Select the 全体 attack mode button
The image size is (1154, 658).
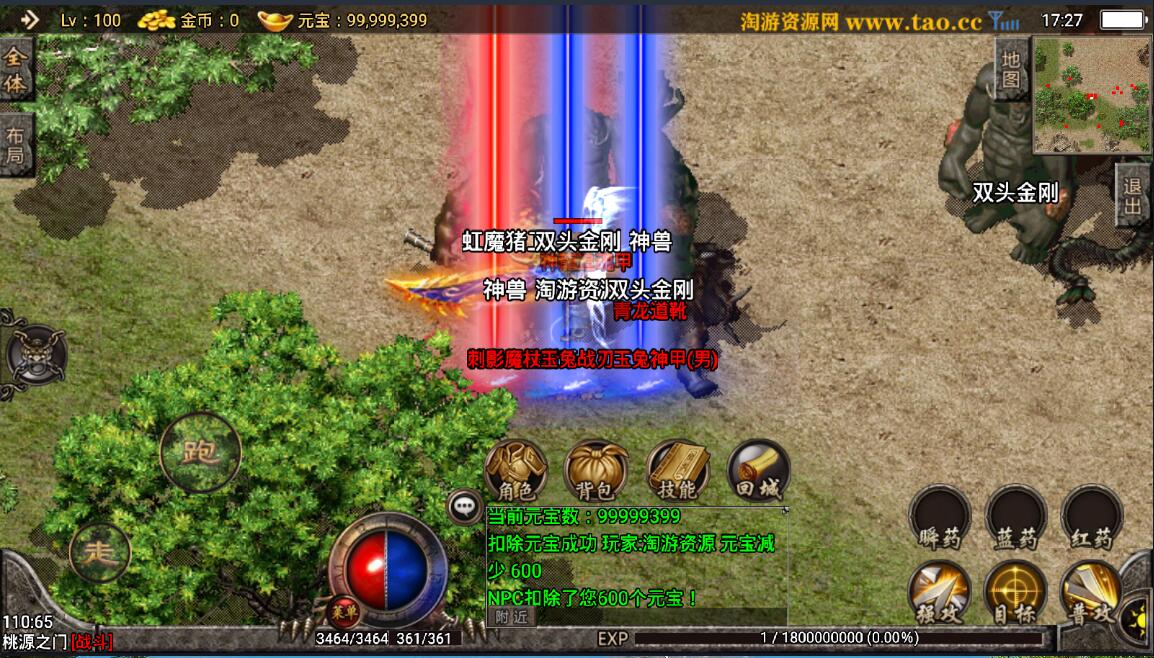[x=16, y=70]
